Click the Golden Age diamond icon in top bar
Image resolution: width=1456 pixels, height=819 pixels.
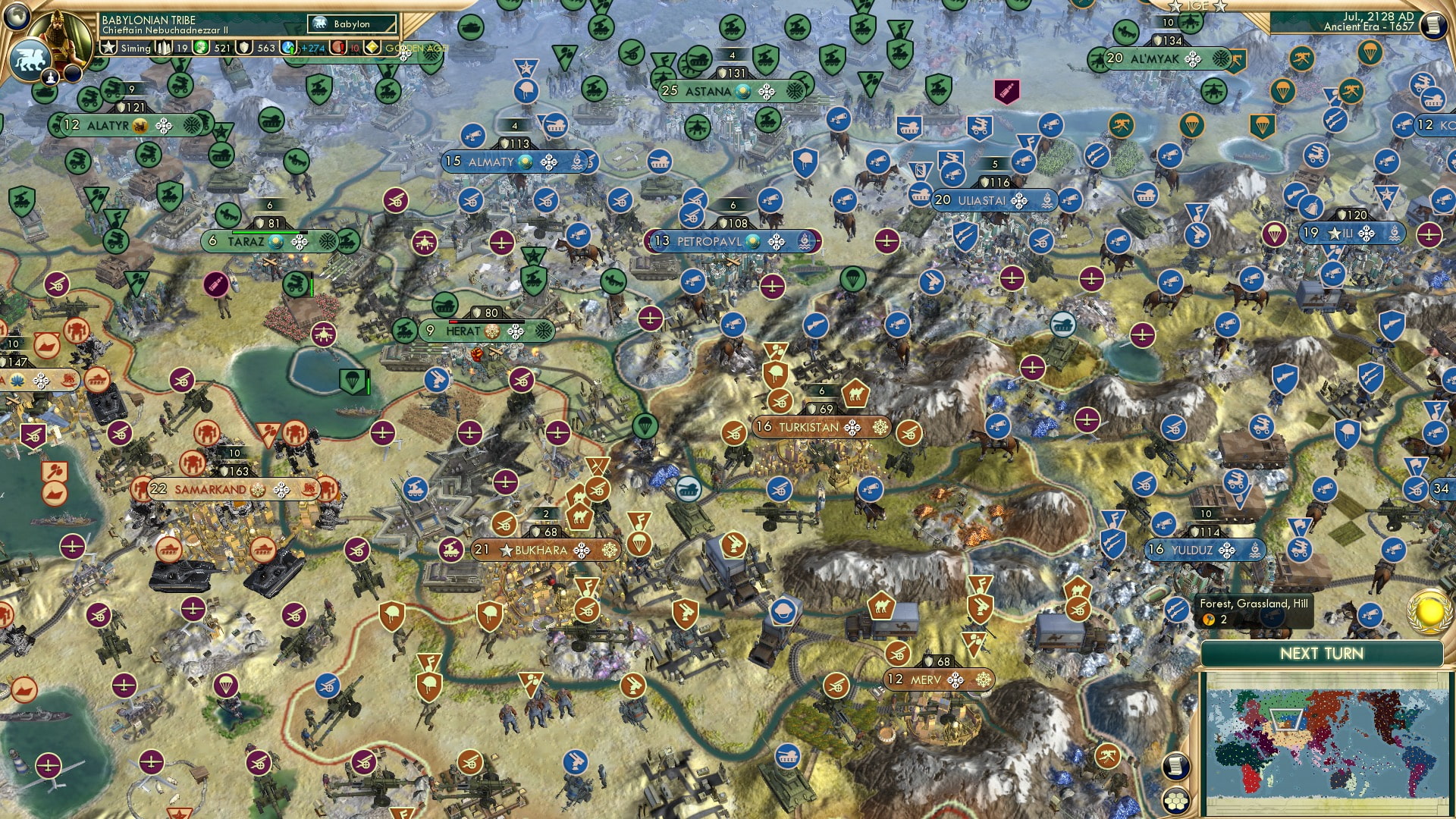372,49
